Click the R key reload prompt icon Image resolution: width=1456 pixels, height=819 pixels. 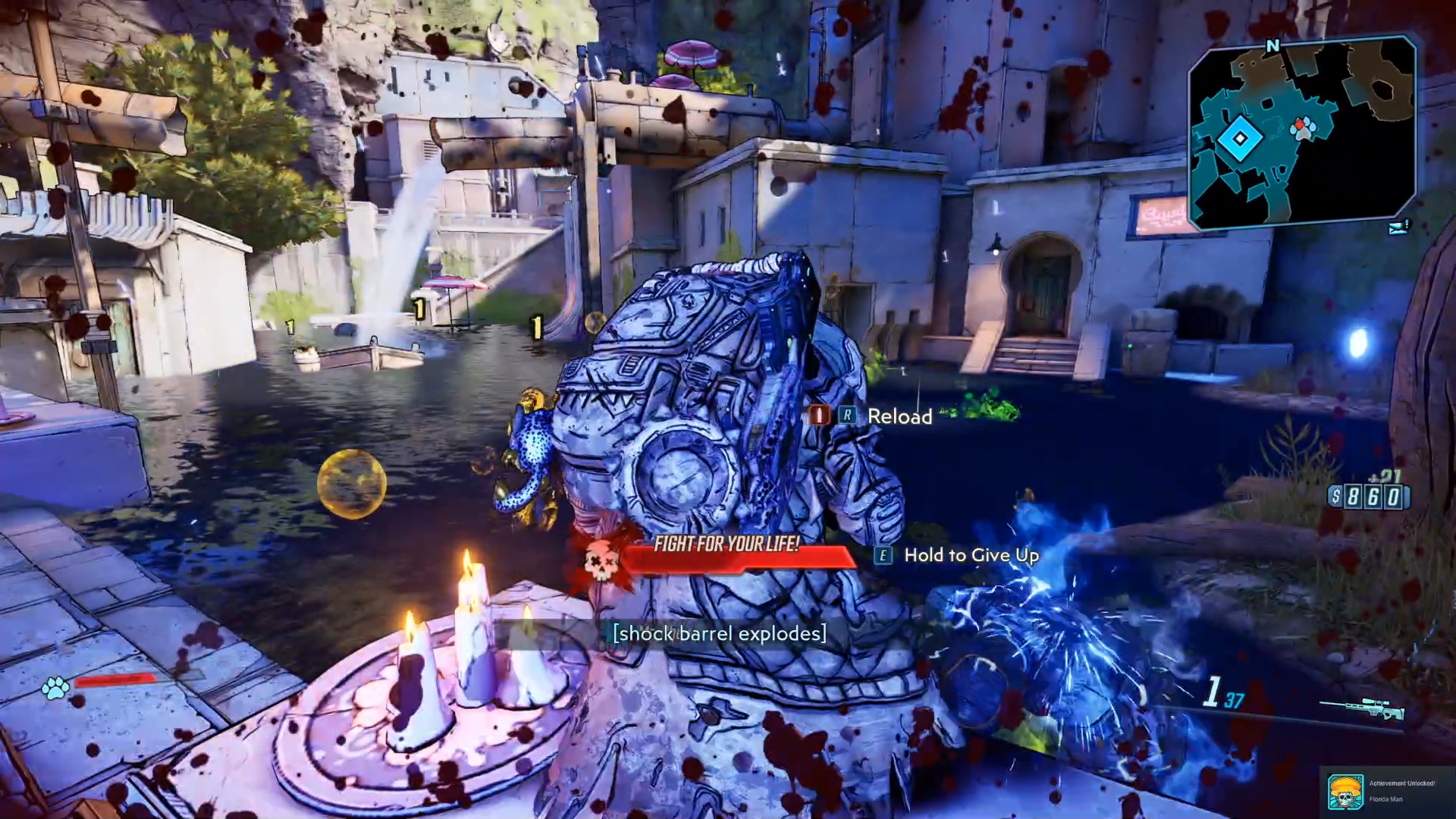point(848,415)
